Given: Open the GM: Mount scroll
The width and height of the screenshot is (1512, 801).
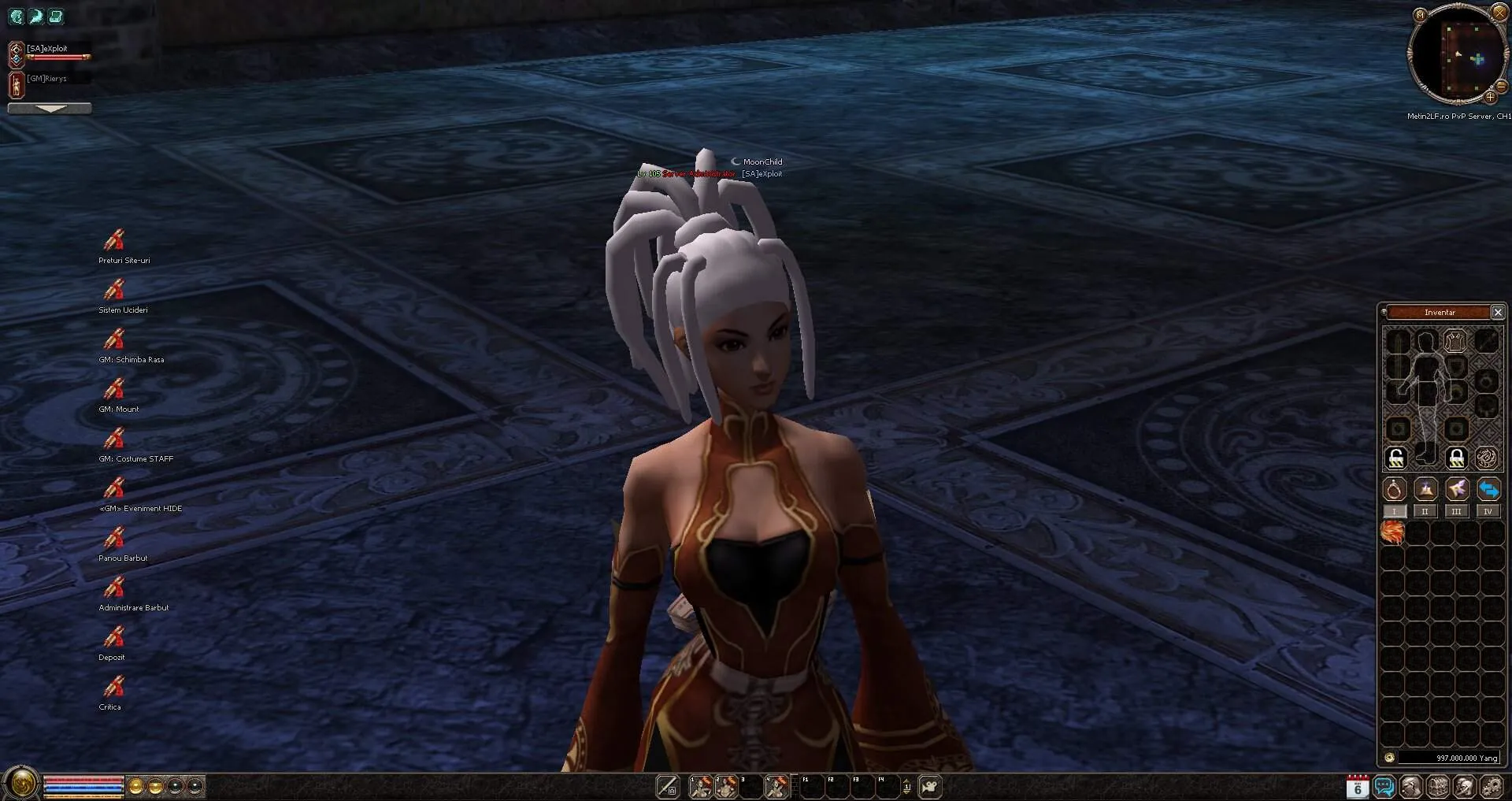Looking at the screenshot, I should [114, 388].
